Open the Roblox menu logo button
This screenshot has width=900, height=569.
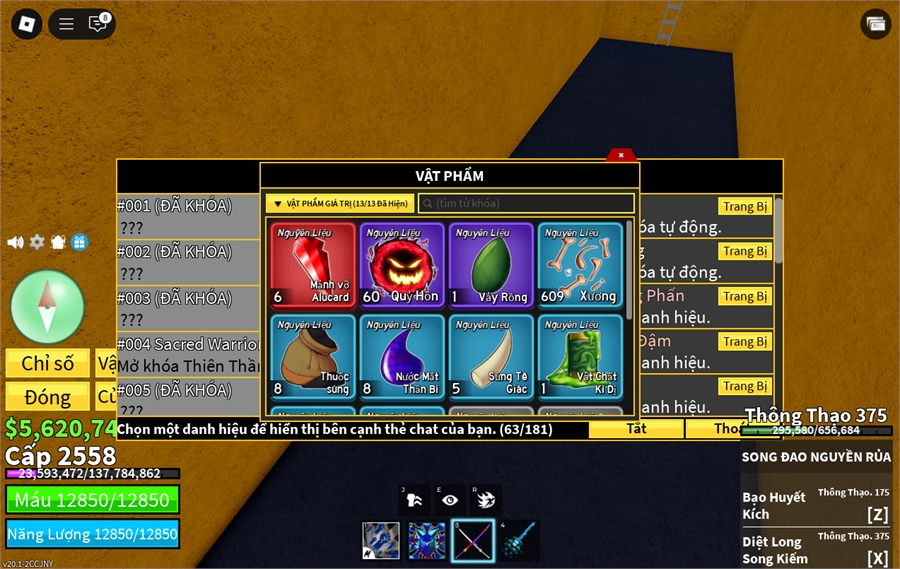(26, 24)
